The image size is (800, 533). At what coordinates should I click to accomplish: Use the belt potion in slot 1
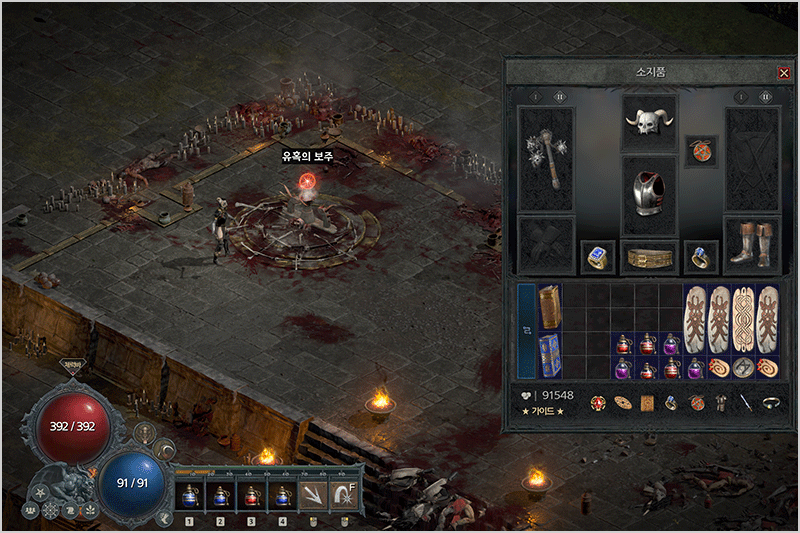[x=189, y=494]
